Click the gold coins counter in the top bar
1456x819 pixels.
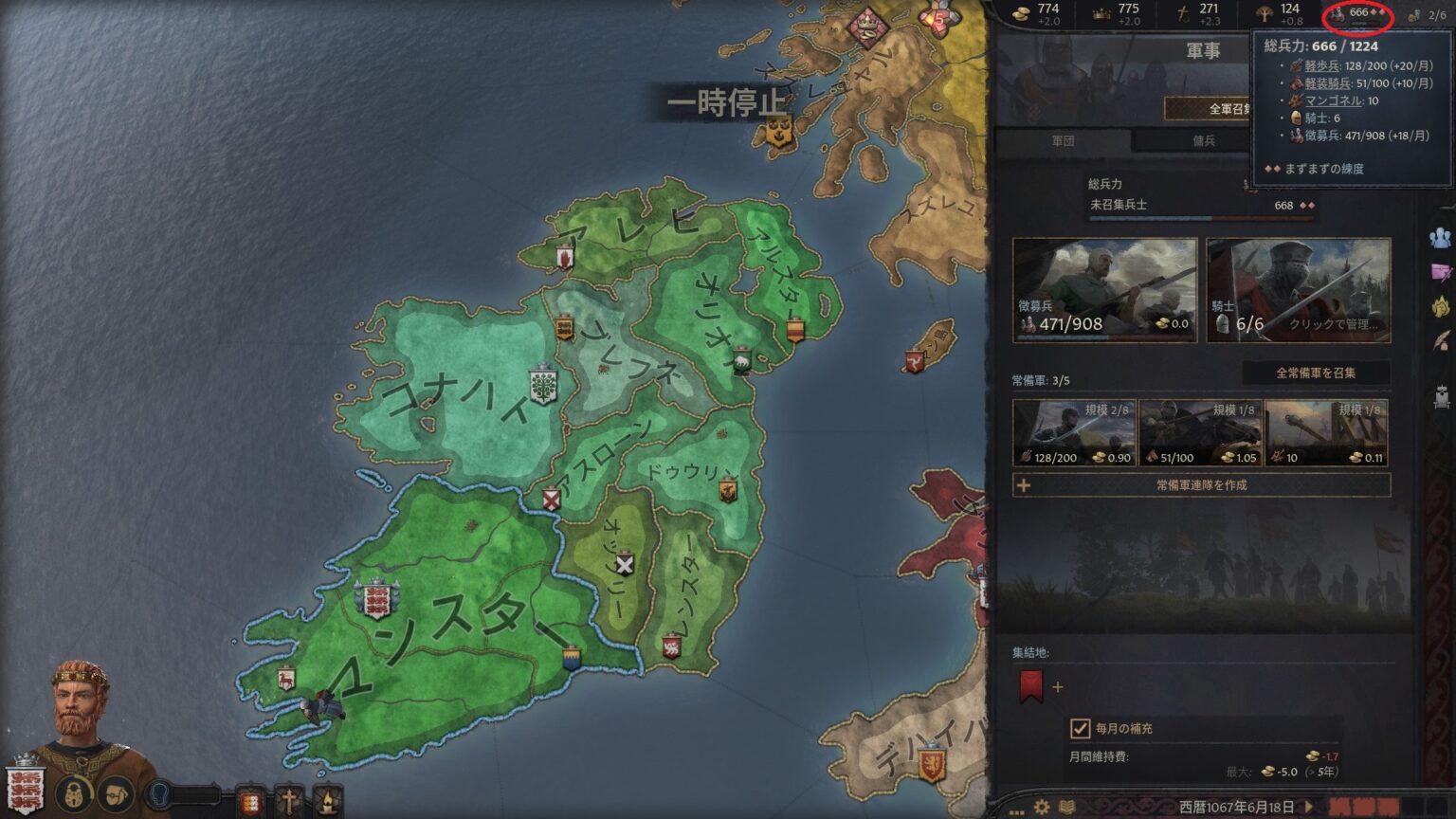pos(1022,14)
